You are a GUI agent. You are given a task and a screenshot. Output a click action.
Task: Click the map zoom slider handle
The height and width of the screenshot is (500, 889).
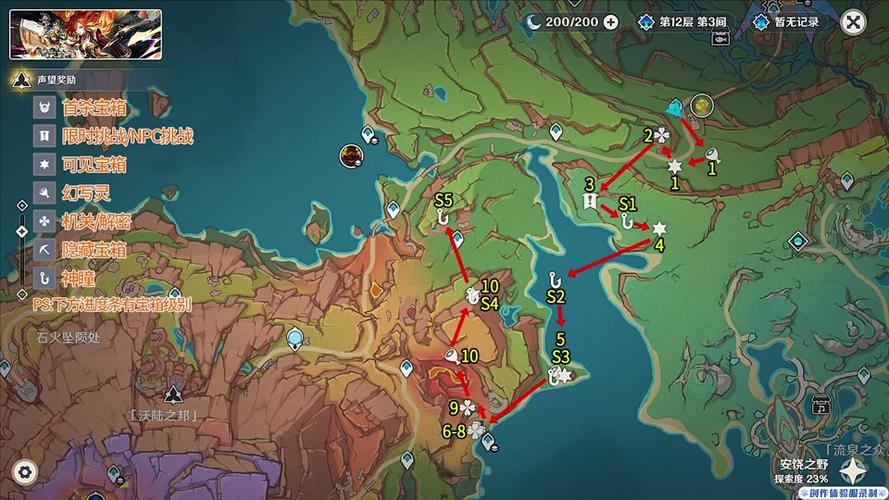22,231
